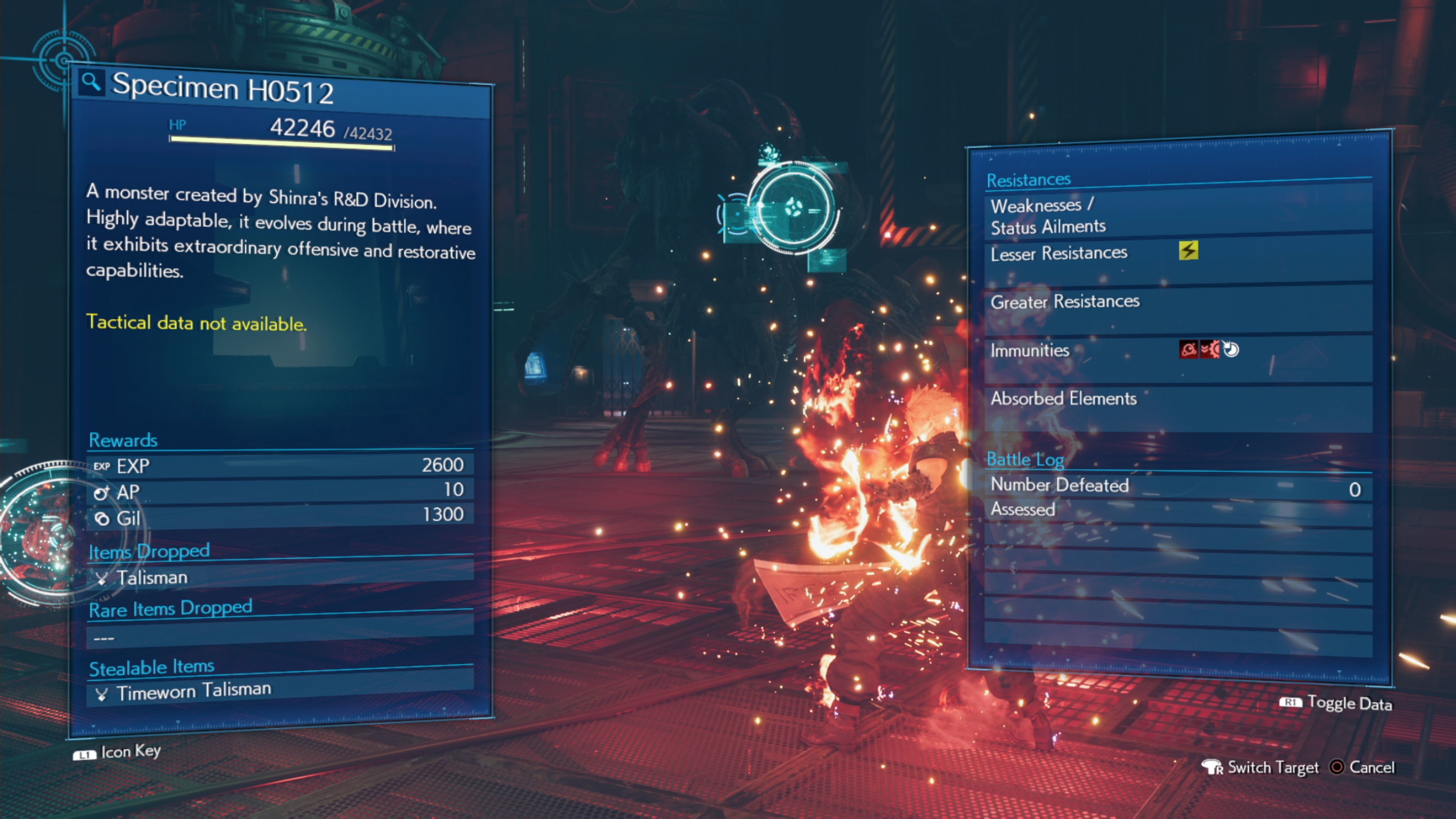1456x819 pixels.
Task: Click the circular target reticle on the enemy
Action: pos(795,208)
